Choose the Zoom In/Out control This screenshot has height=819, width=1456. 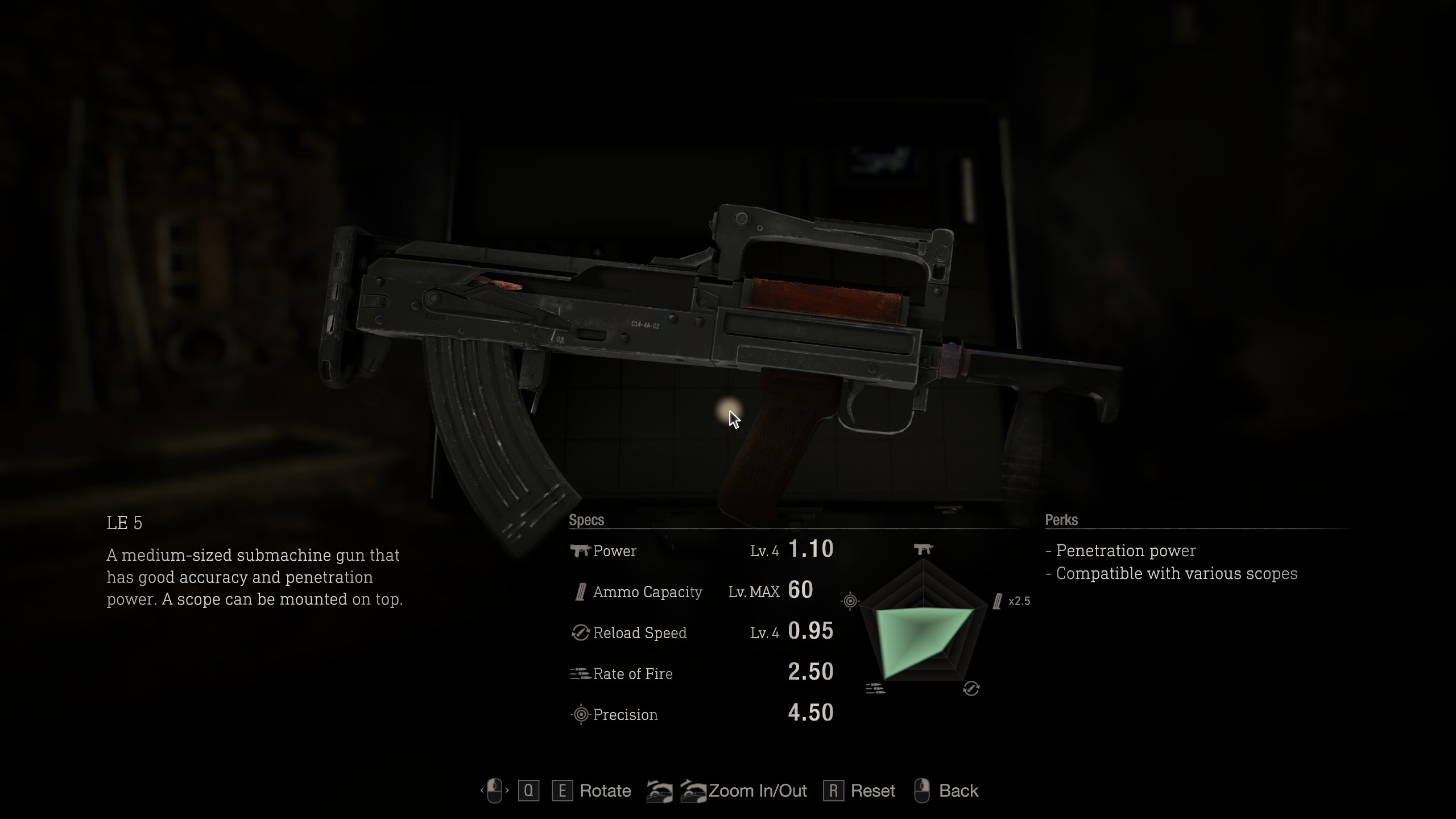click(x=757, y=791)
